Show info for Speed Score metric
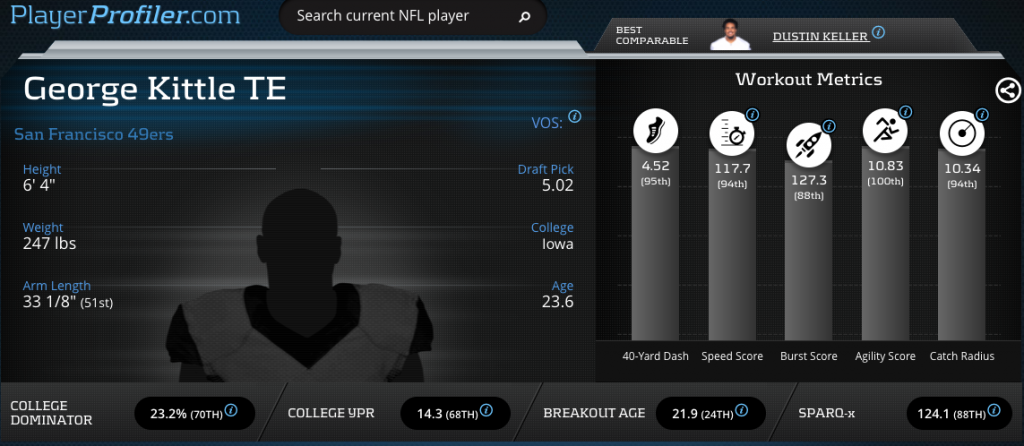The image size is (1024, 446). (x=752, y=113)
